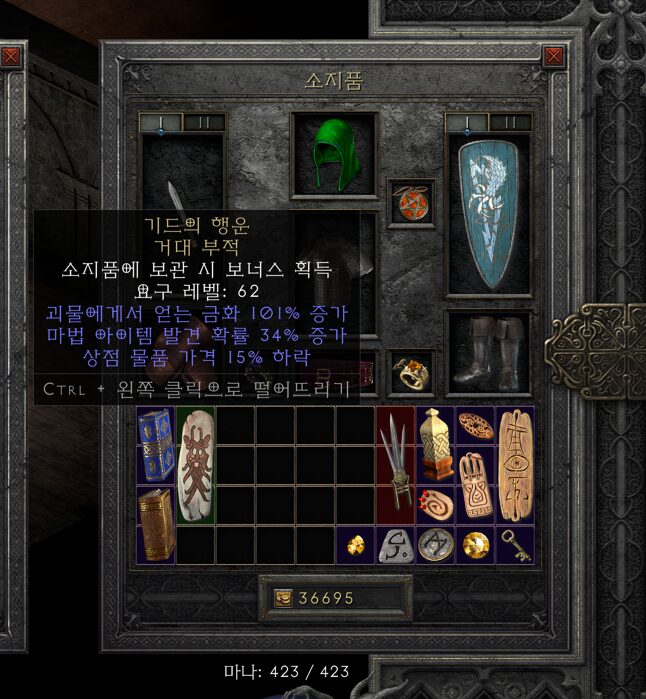Close the left-side panel
This screenshot has height=699, width=646.
10,57
